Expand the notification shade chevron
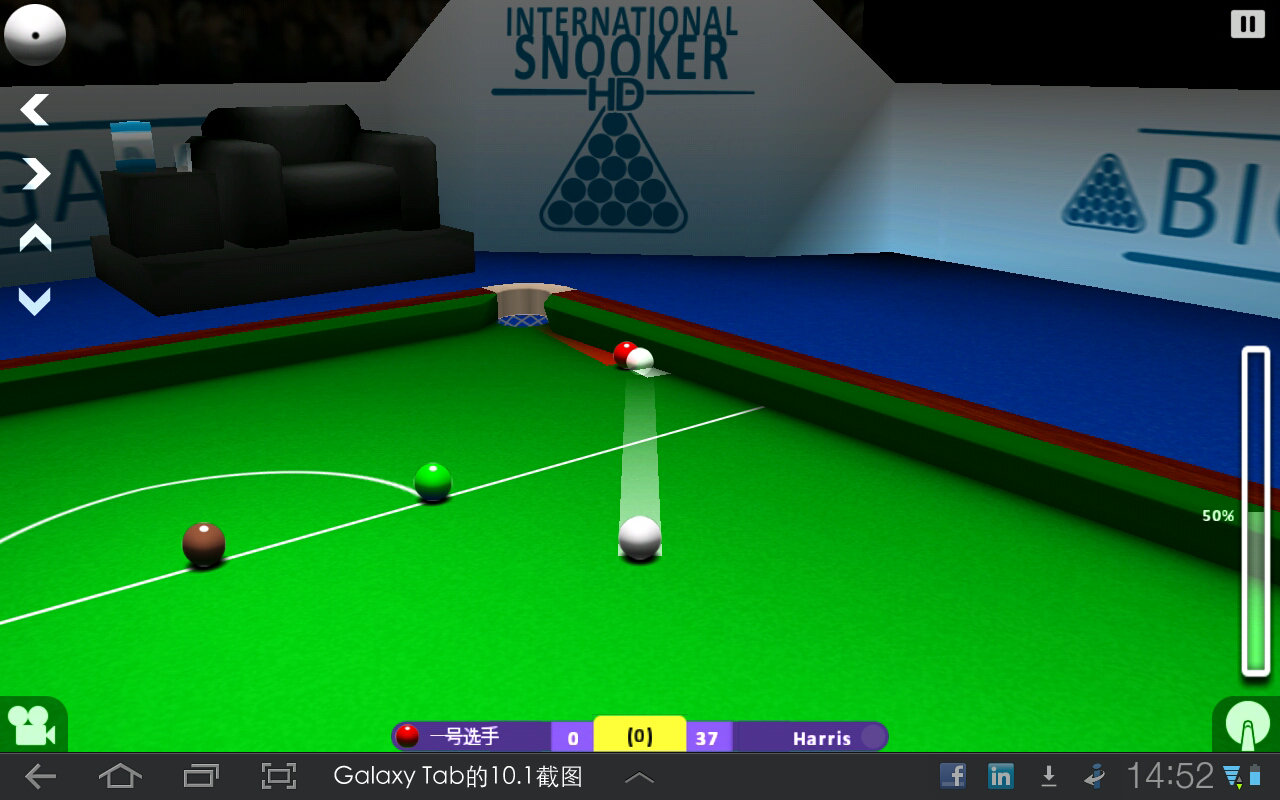 tap(638, 774)
